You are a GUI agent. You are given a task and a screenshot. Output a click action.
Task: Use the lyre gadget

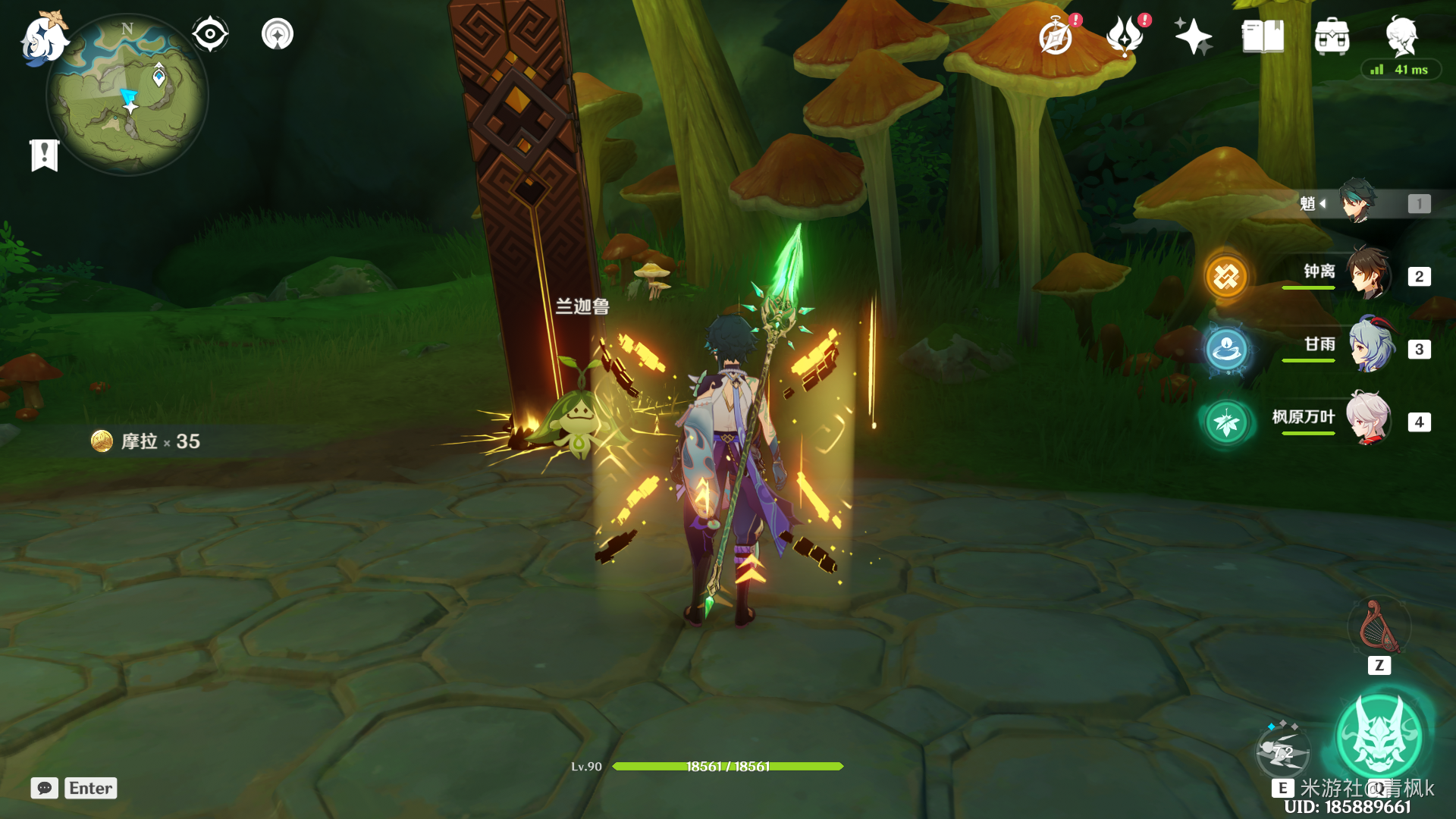pyautogui.click(x=1379, y=628)
